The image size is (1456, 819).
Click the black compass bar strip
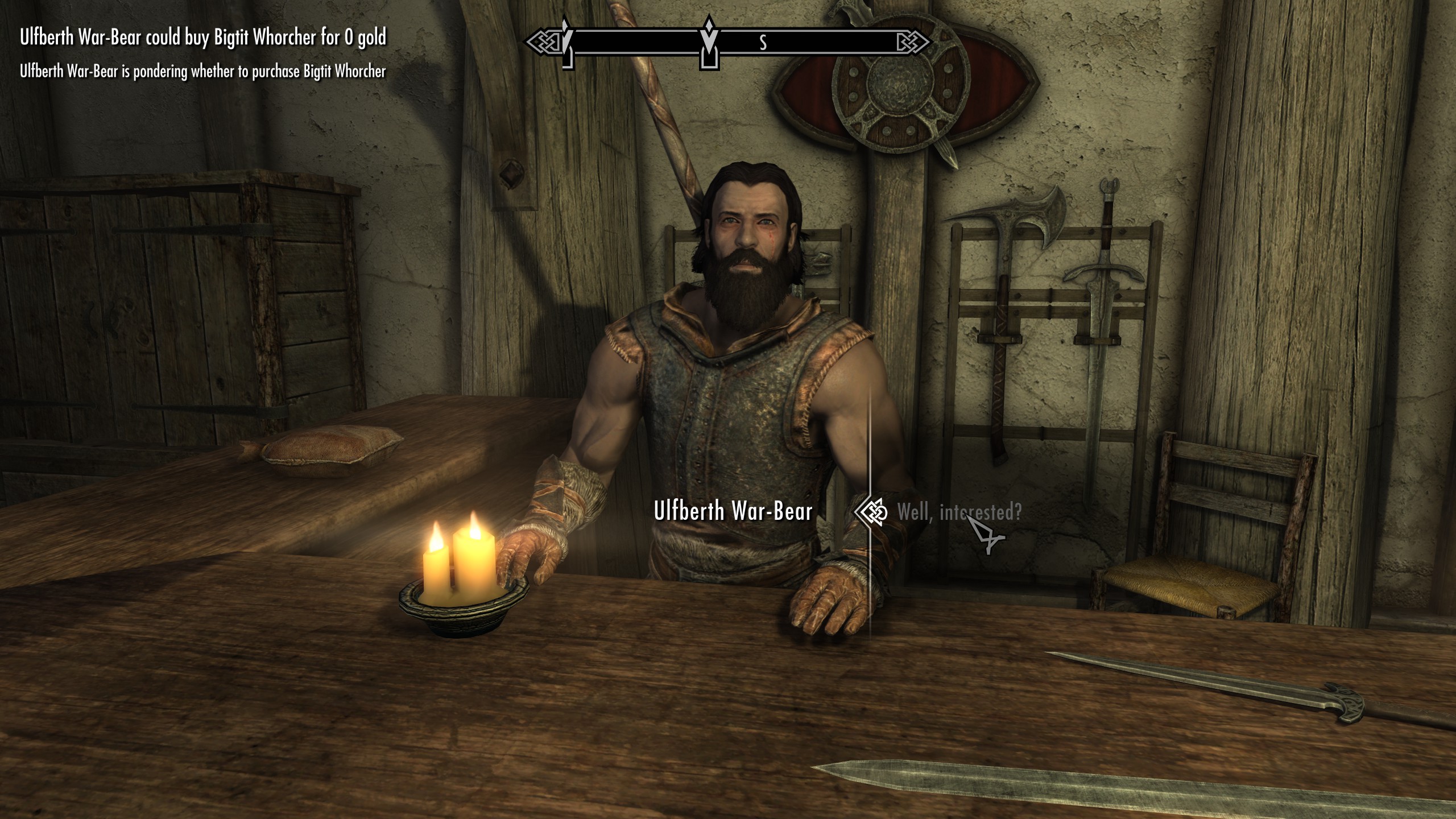[x=825, y=40]
